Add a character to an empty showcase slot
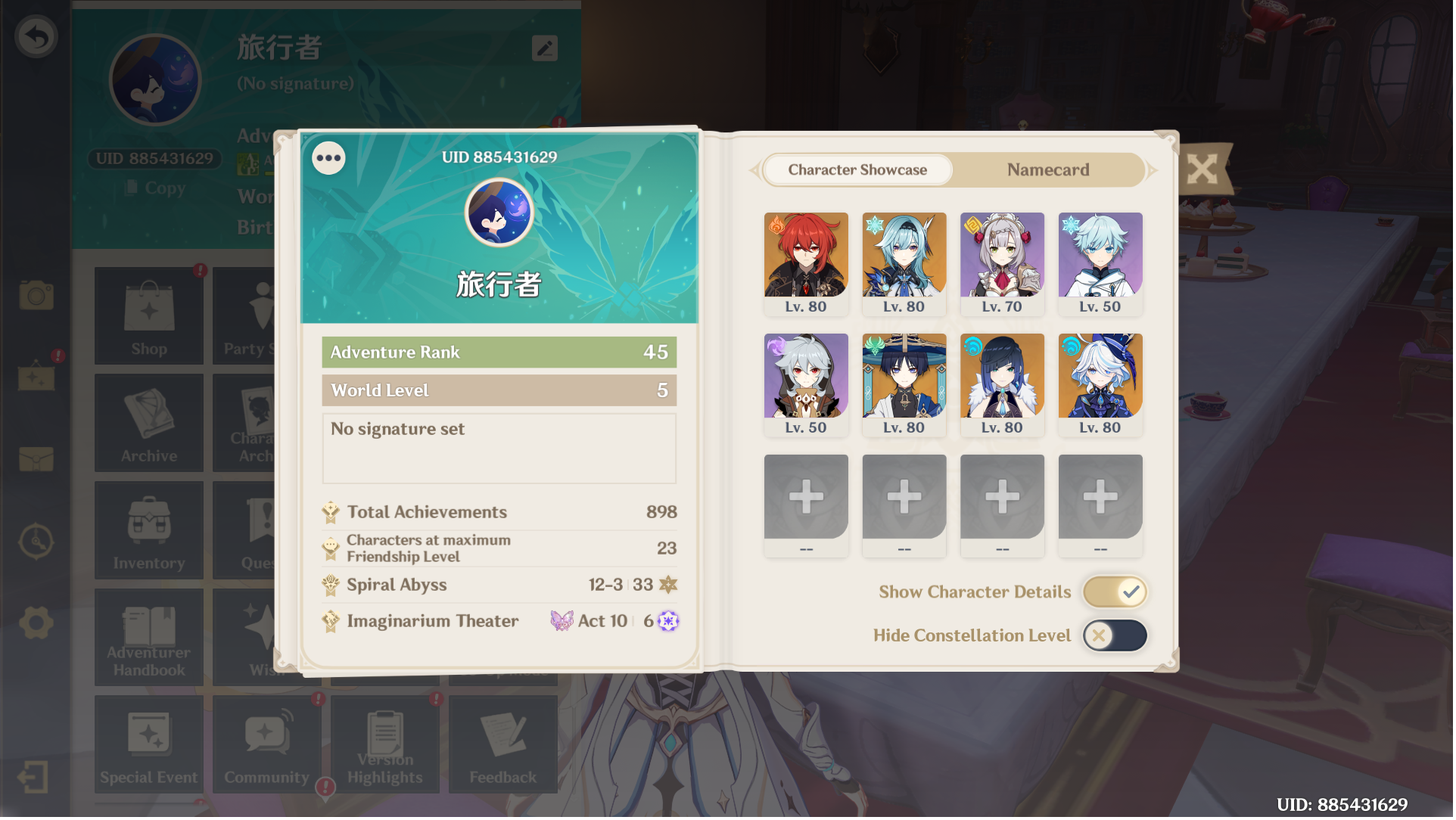The image size is (1456, 820). pos(805,495)
